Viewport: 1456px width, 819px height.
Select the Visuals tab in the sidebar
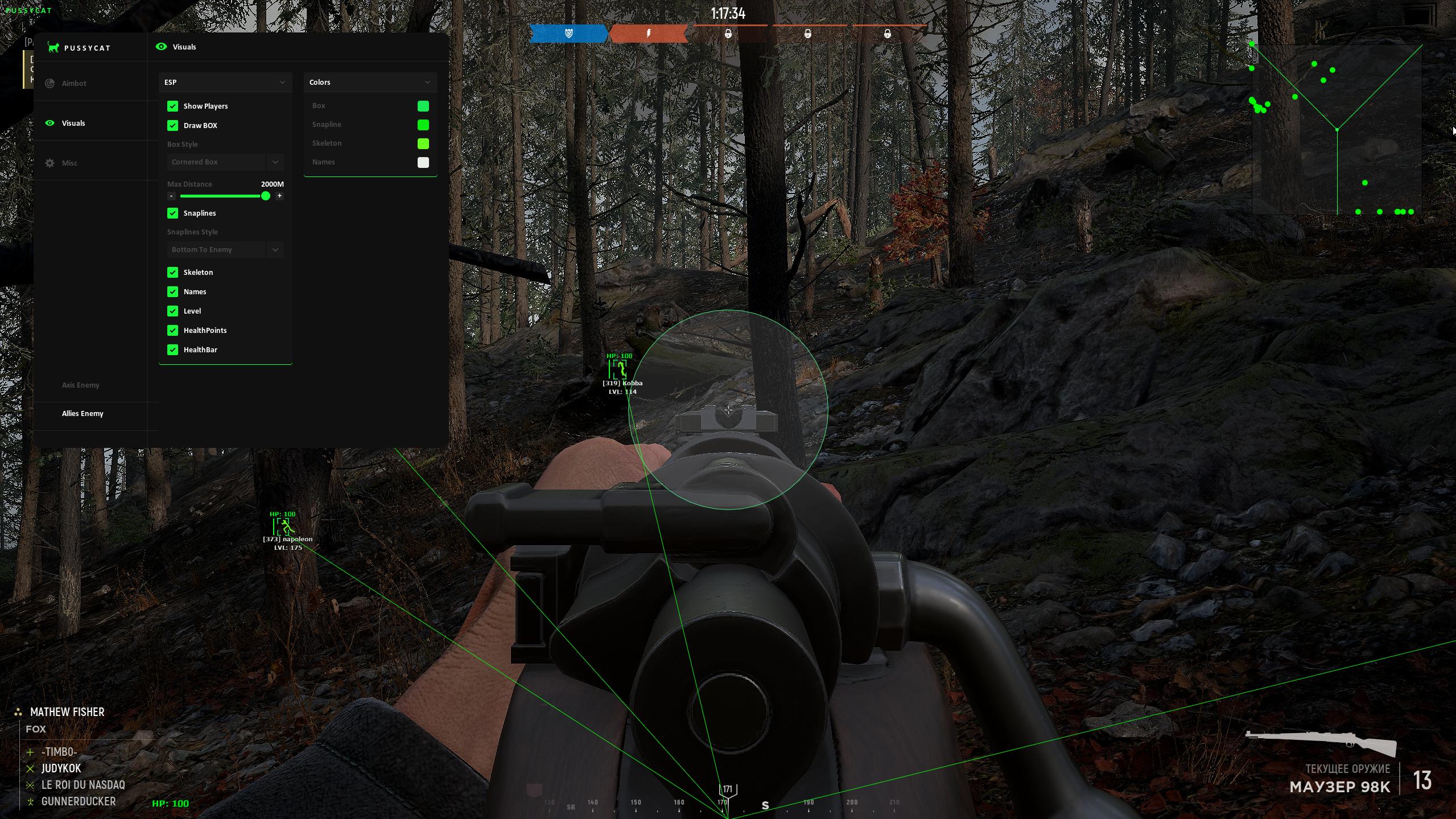[73, 123]
